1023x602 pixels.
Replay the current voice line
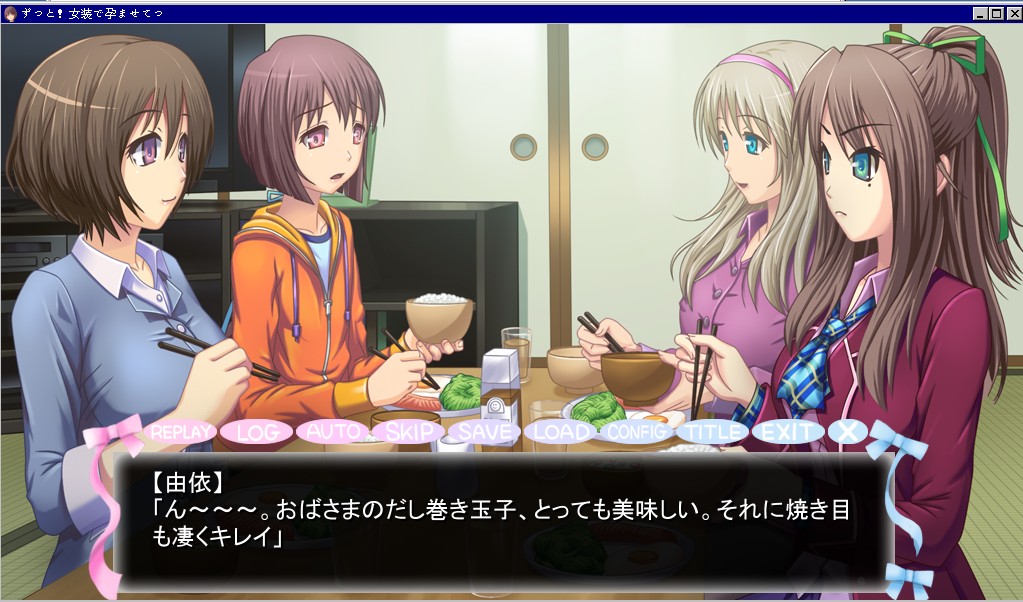pos(181,432)
